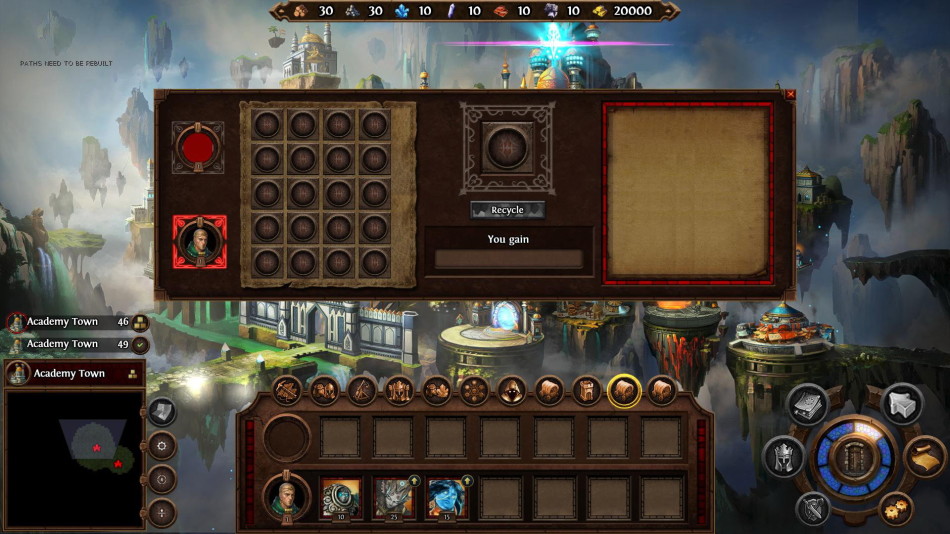Open the hooded figure town building tab
The image size is (950, 534).
511,390
